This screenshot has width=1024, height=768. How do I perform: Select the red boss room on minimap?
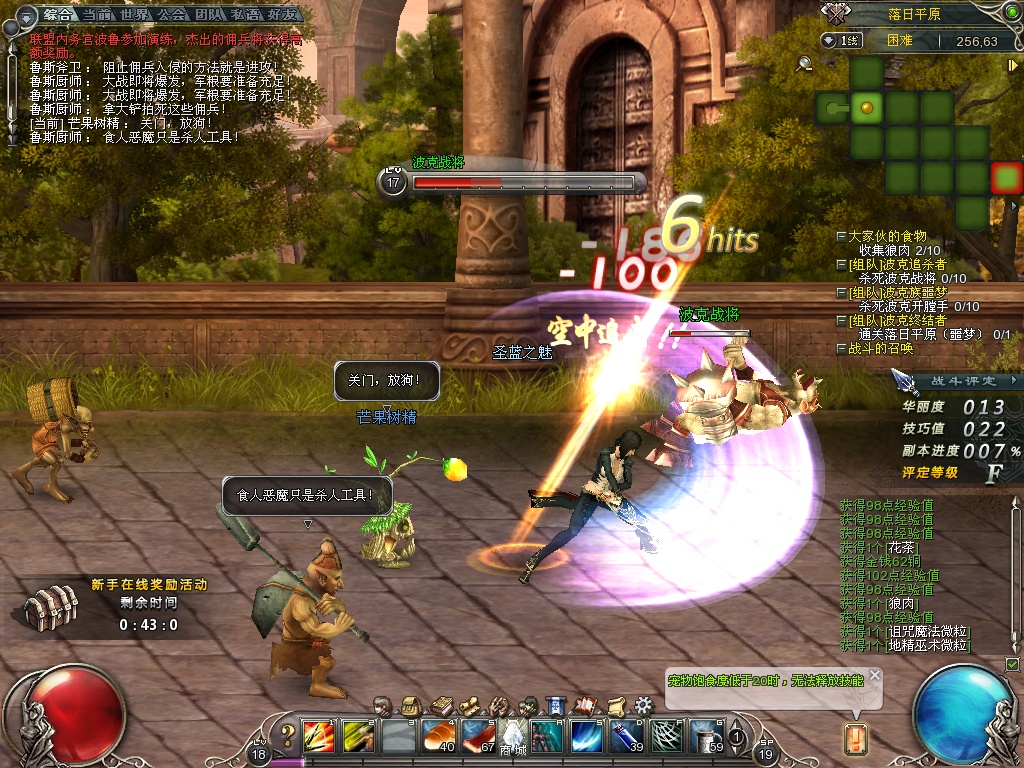(1006, 178)
